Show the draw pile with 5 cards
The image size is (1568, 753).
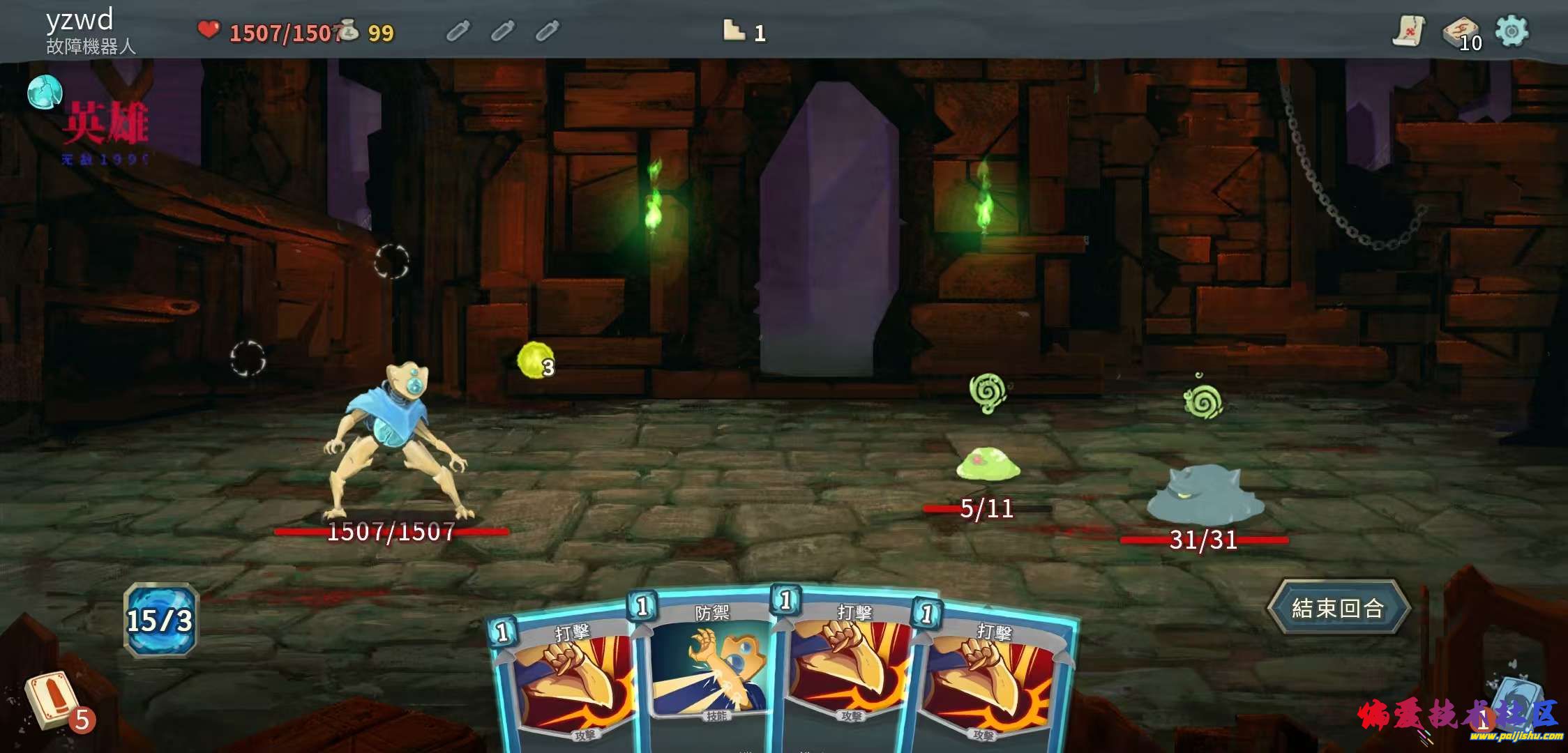point(53,701)
